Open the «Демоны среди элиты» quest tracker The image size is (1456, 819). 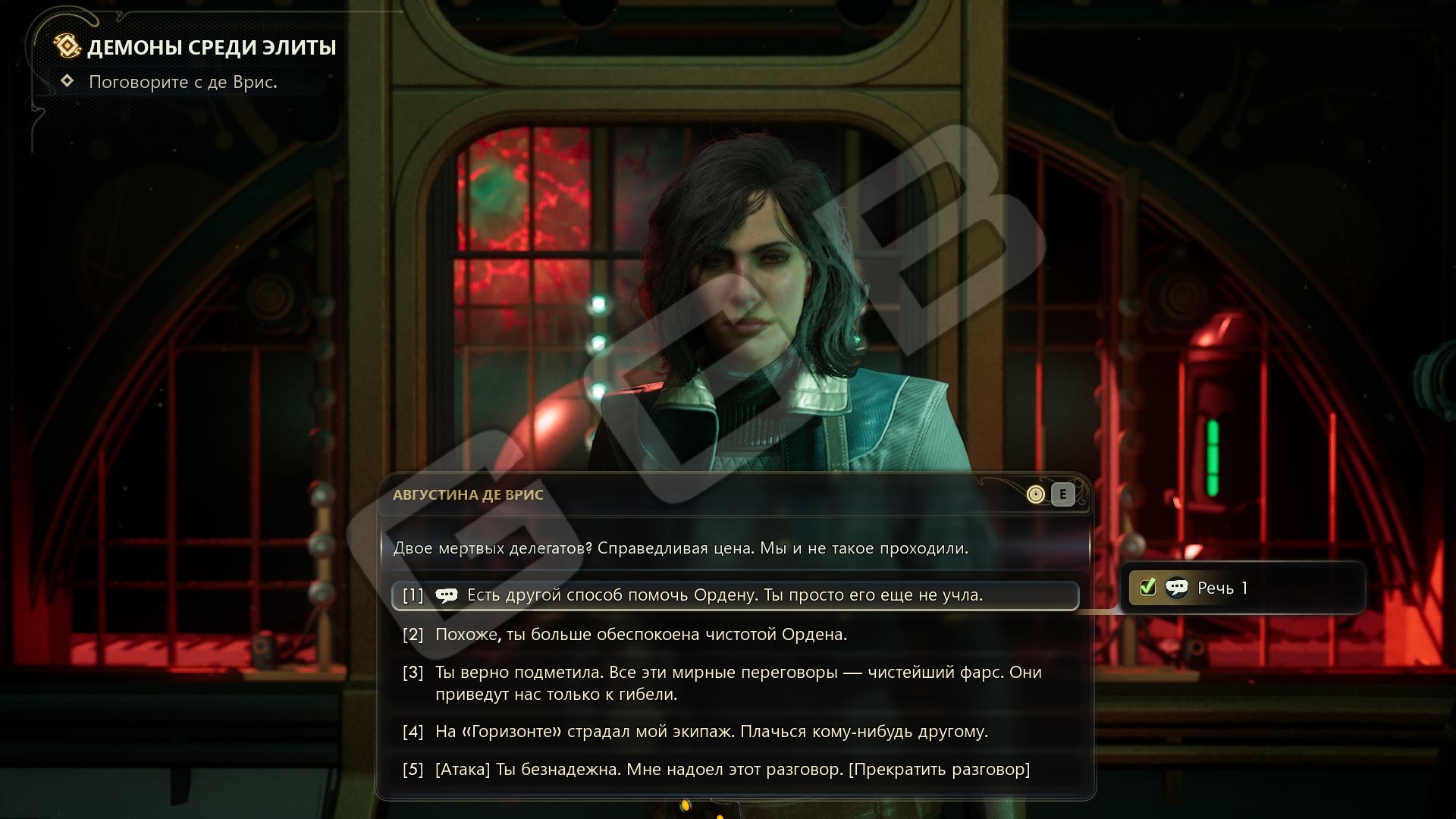coord(211,47)
